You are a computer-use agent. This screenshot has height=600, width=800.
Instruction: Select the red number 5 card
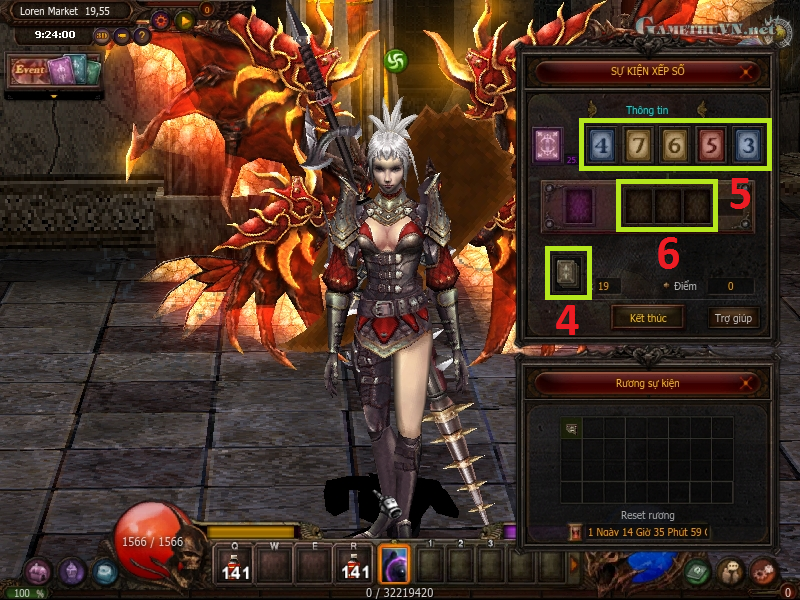click(711, 146)
